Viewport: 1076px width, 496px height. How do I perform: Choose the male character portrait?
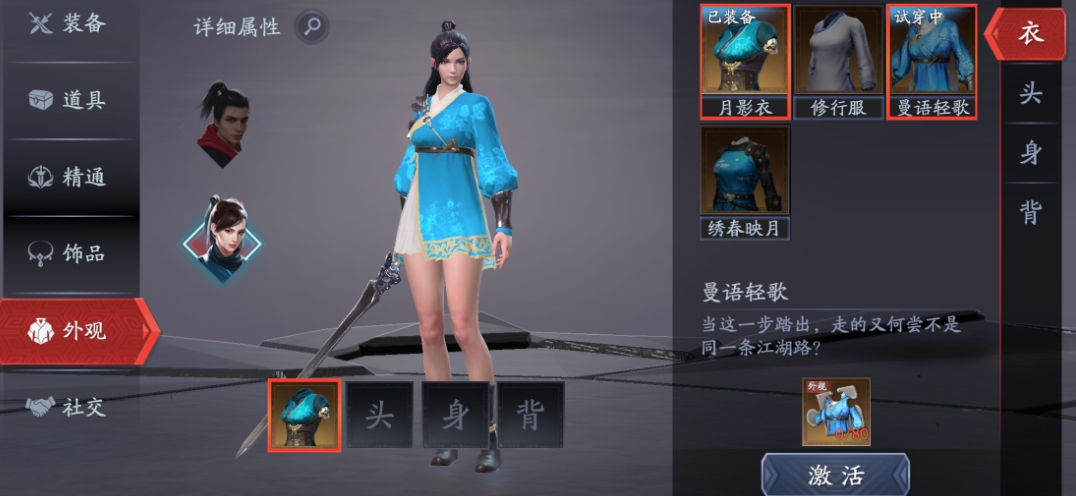pos(222,124)
